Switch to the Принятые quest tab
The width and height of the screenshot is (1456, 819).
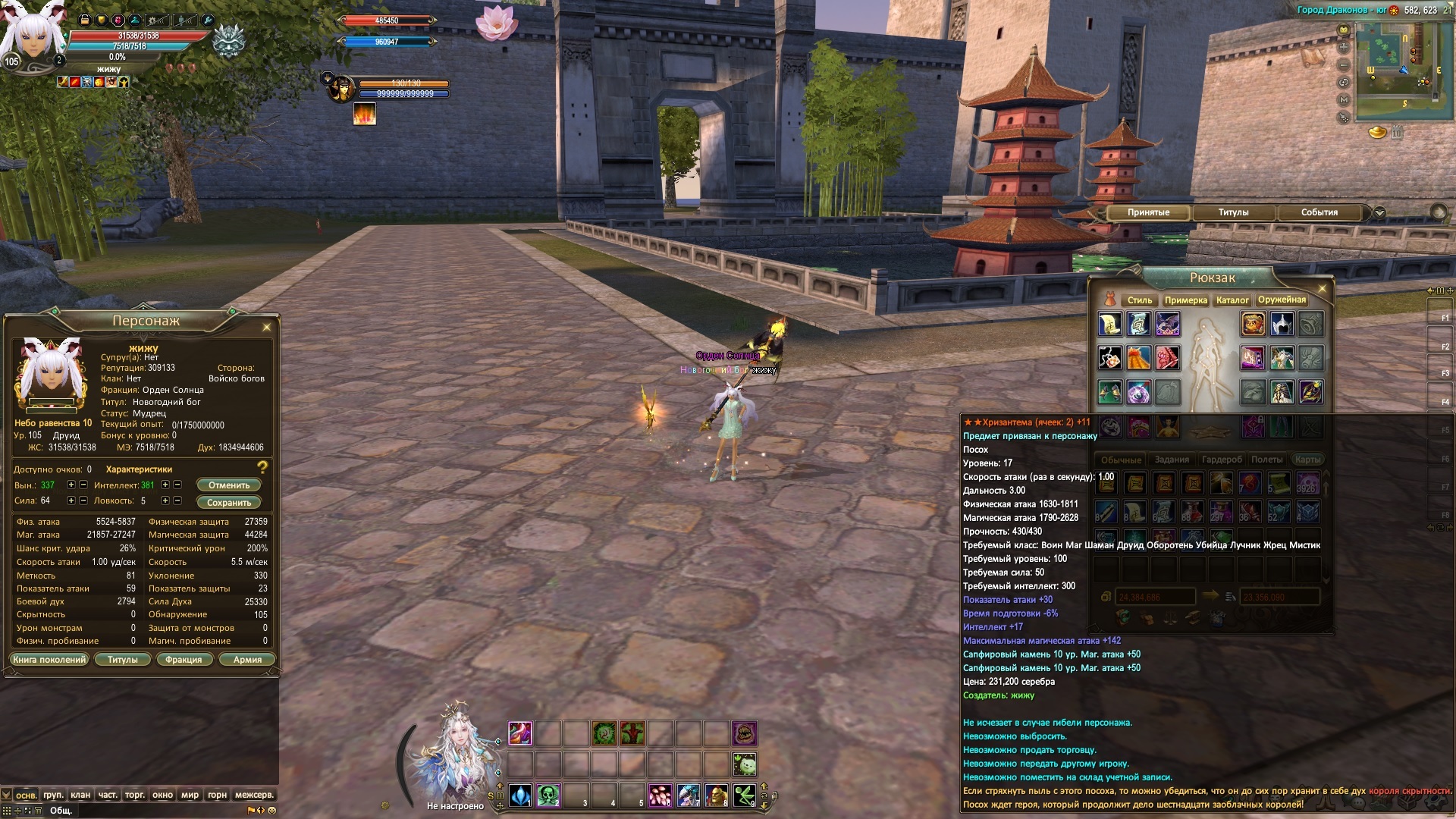click(1148, 212)
